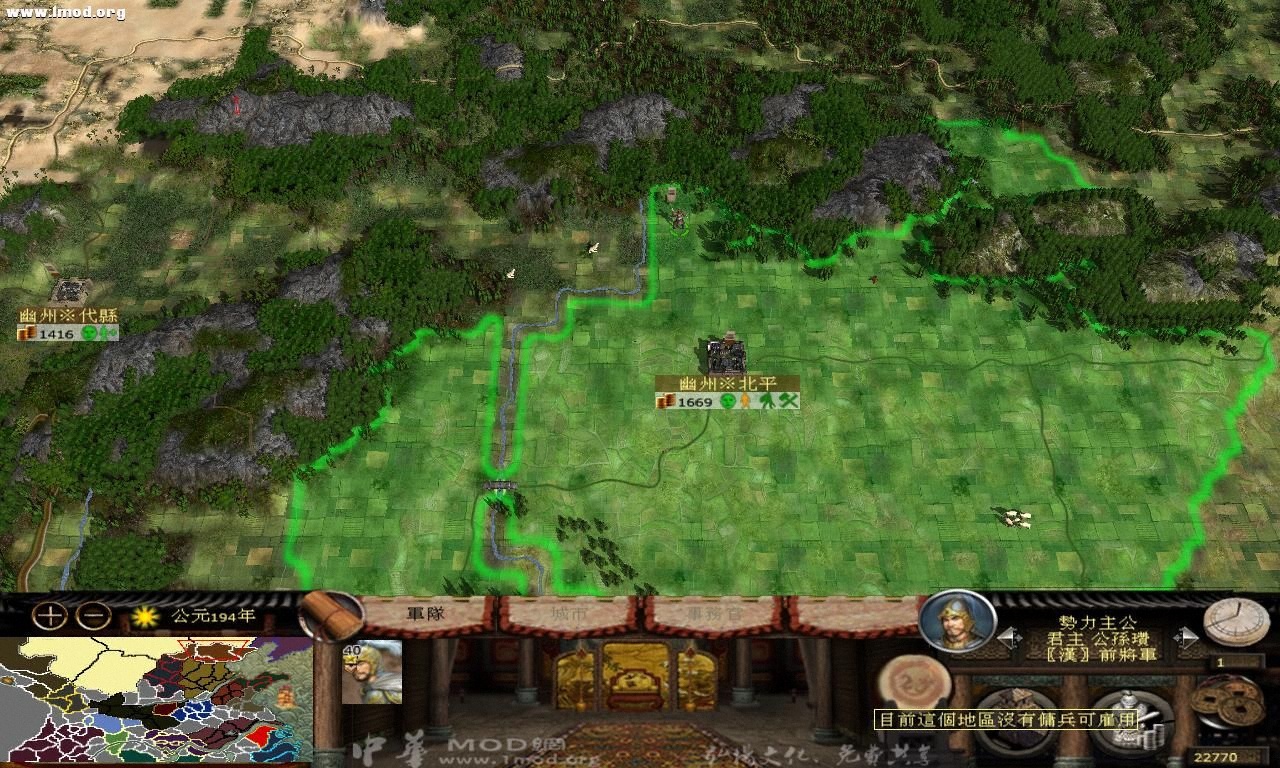Click the sun season icon beside 公元194年
The width and height of the screenshot is (1280, 768).
click(146, 617)
